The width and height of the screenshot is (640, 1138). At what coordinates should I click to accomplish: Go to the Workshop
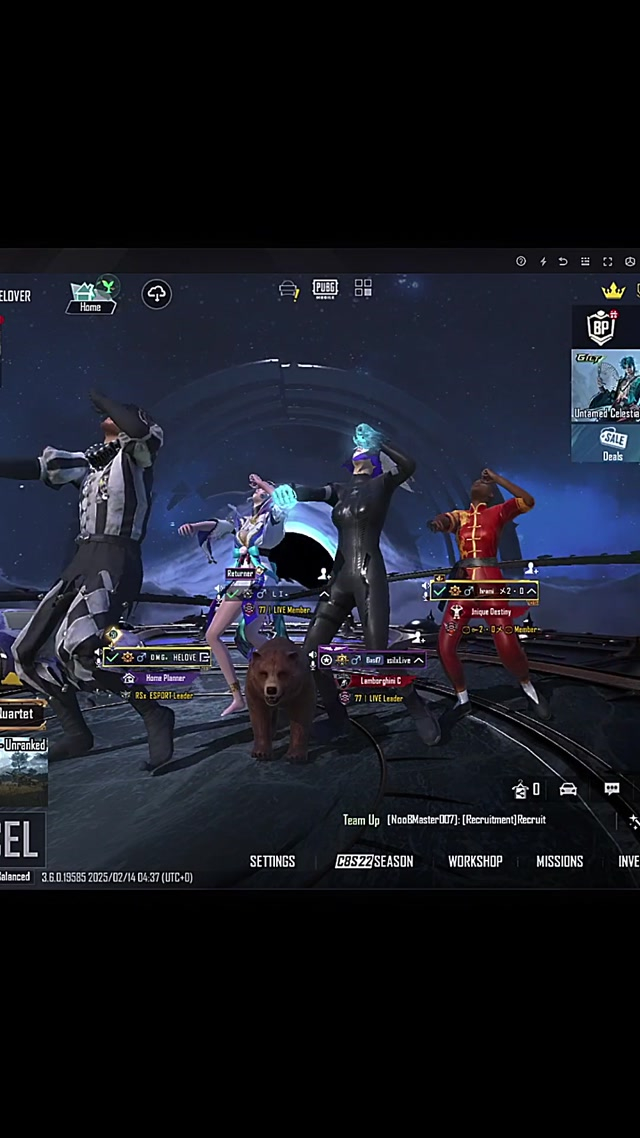coord(475,861)
